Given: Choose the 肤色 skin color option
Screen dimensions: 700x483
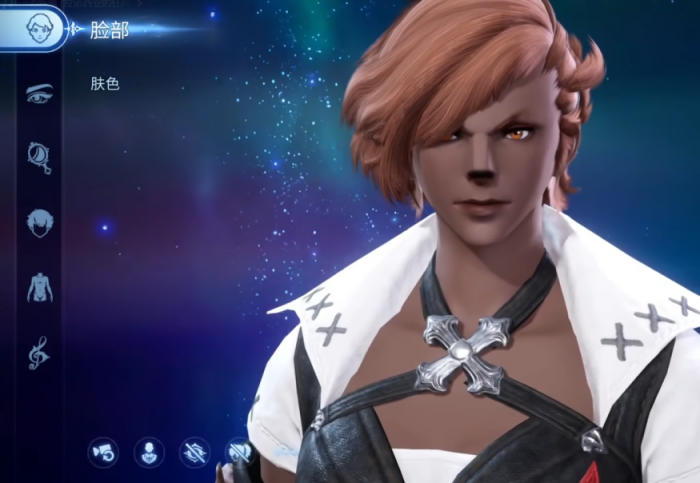Looking at the screenshot, I should 105,84.
